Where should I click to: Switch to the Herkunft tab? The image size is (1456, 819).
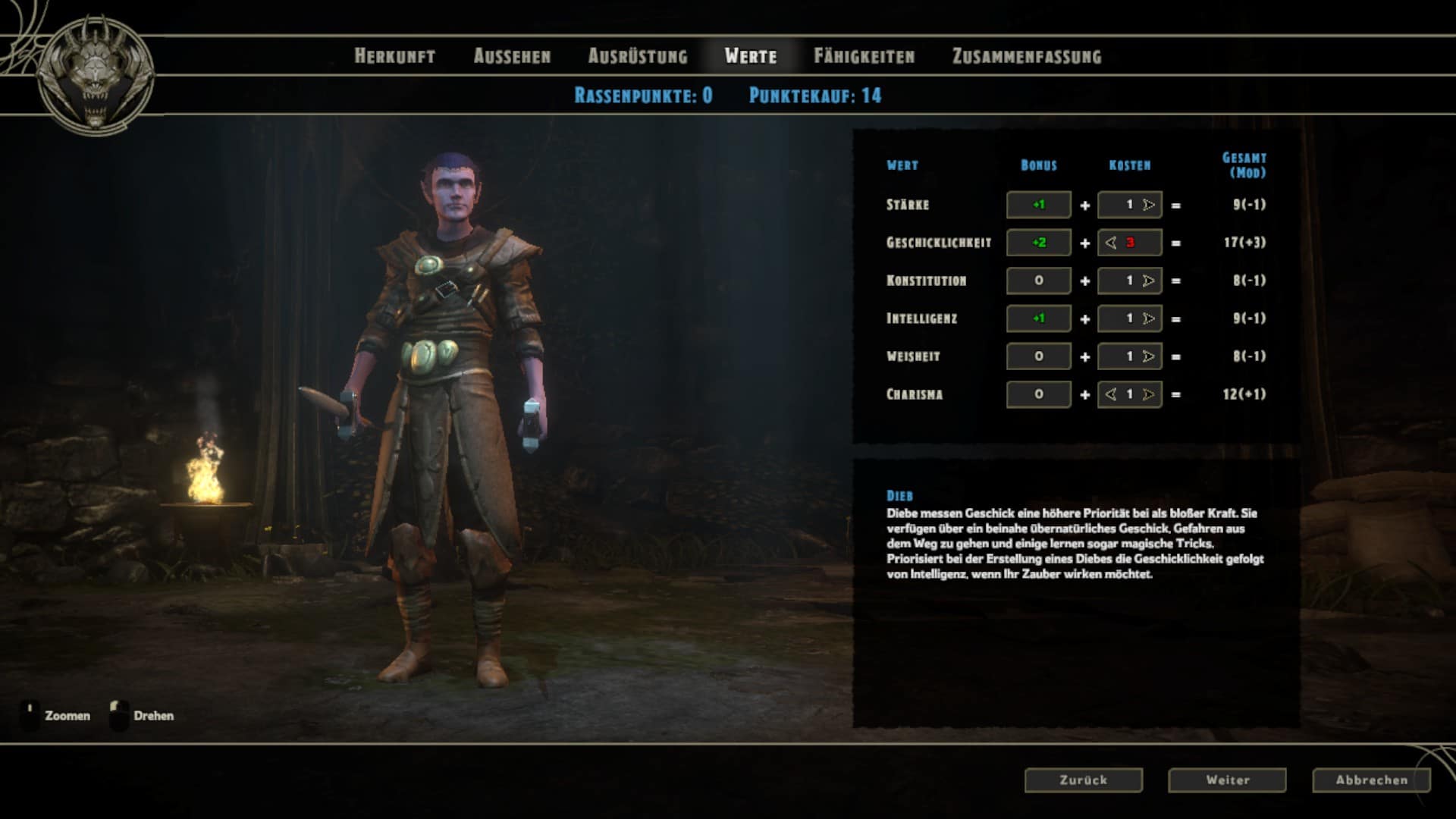pos(394,56)
